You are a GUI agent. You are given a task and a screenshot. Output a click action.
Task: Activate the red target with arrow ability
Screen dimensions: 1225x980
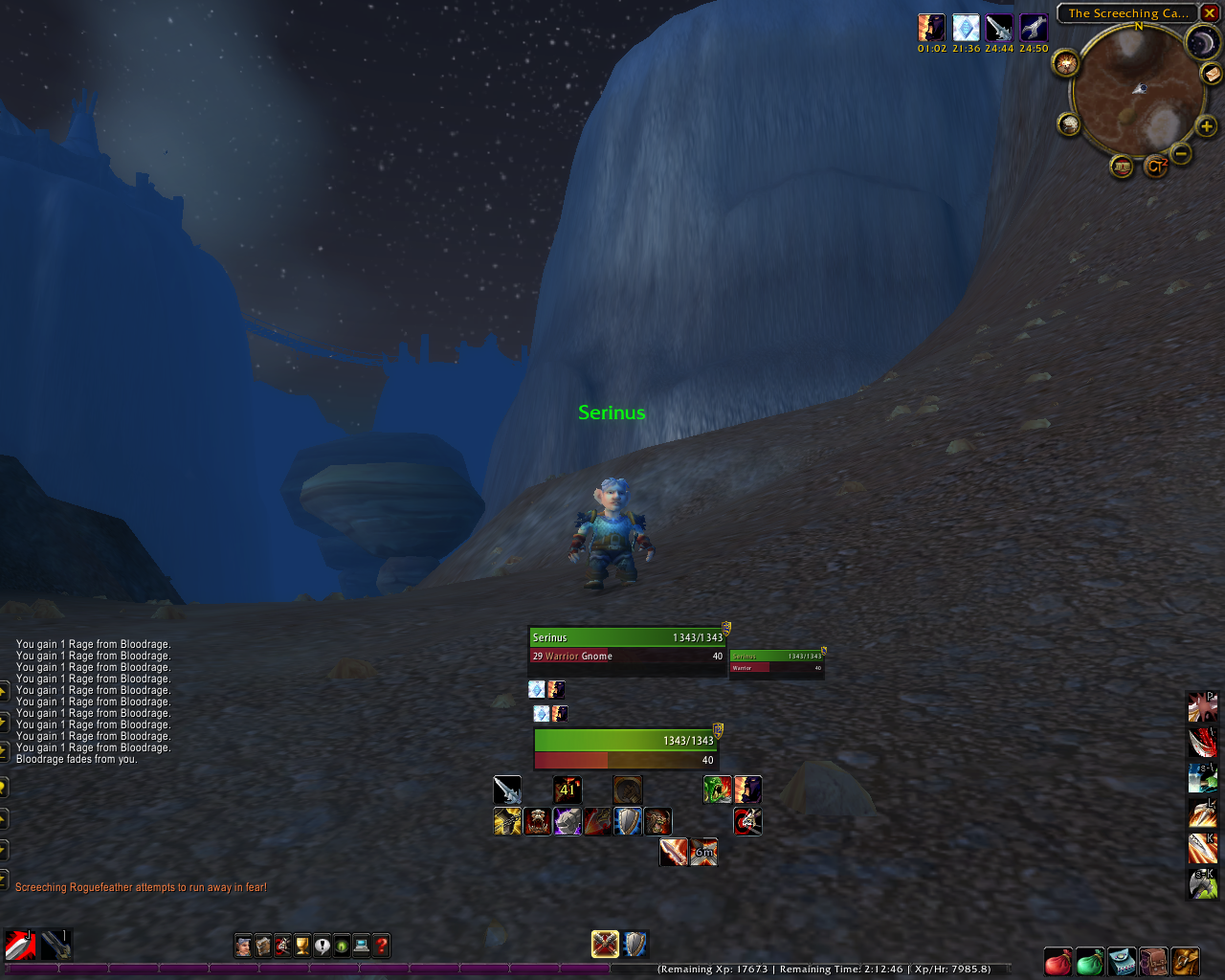click(747, 821)
